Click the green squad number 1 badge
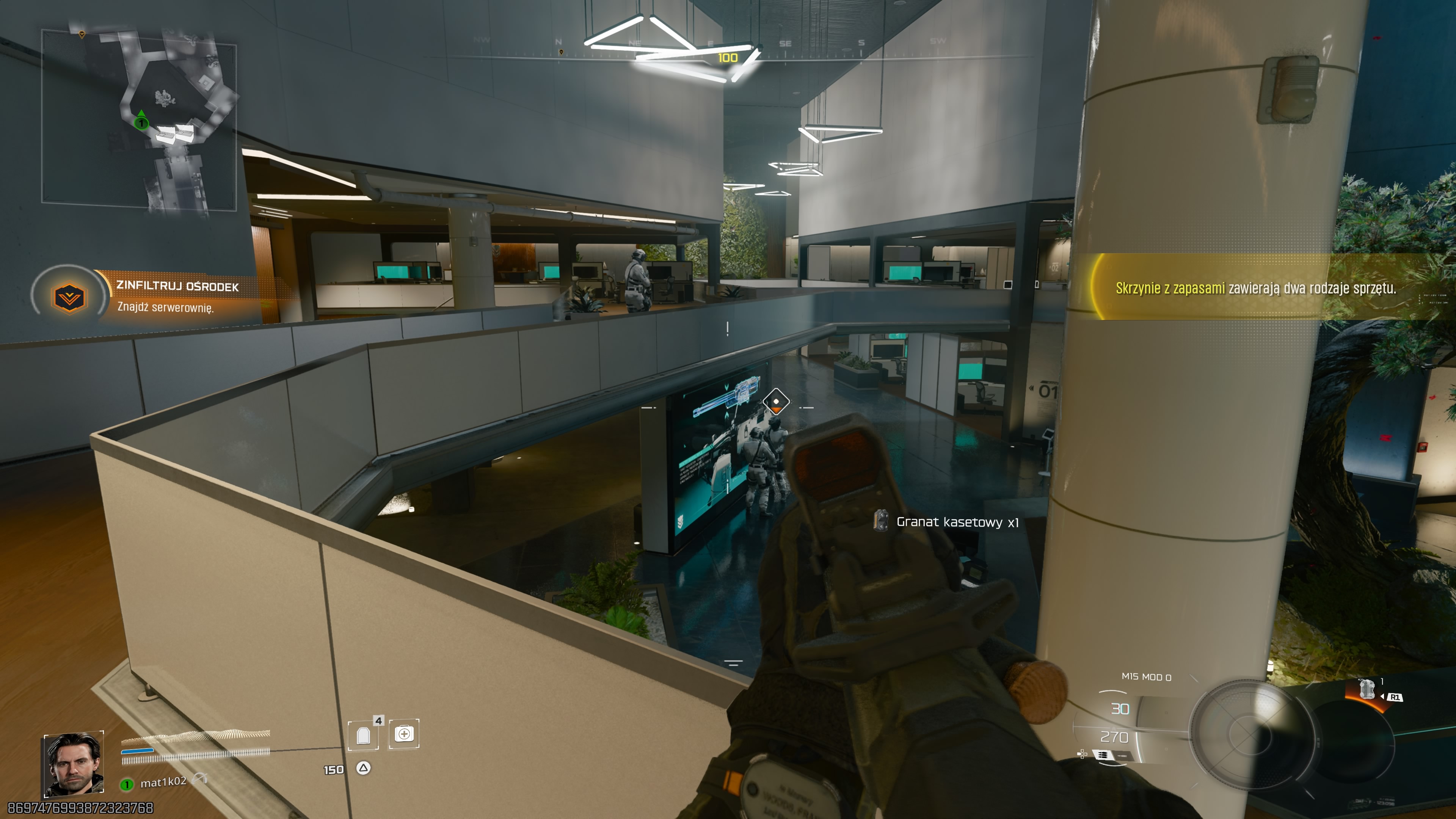1456x819 pixels. coord(127,784)
